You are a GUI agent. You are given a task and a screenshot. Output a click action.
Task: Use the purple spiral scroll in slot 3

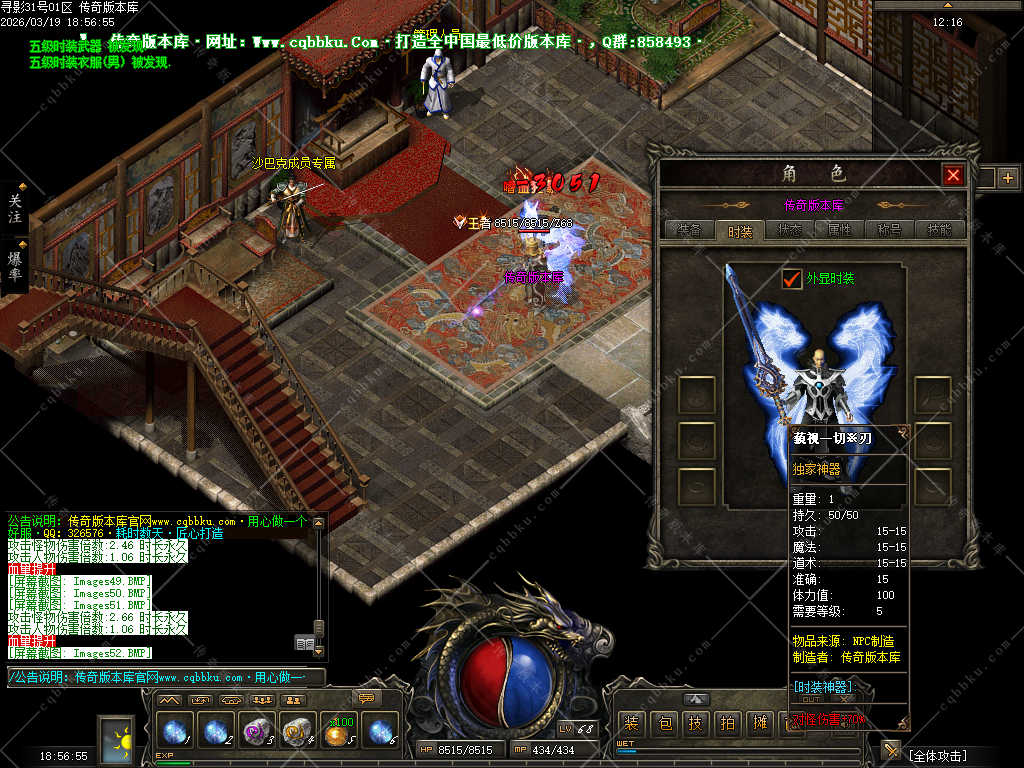[x=257, y=731]
